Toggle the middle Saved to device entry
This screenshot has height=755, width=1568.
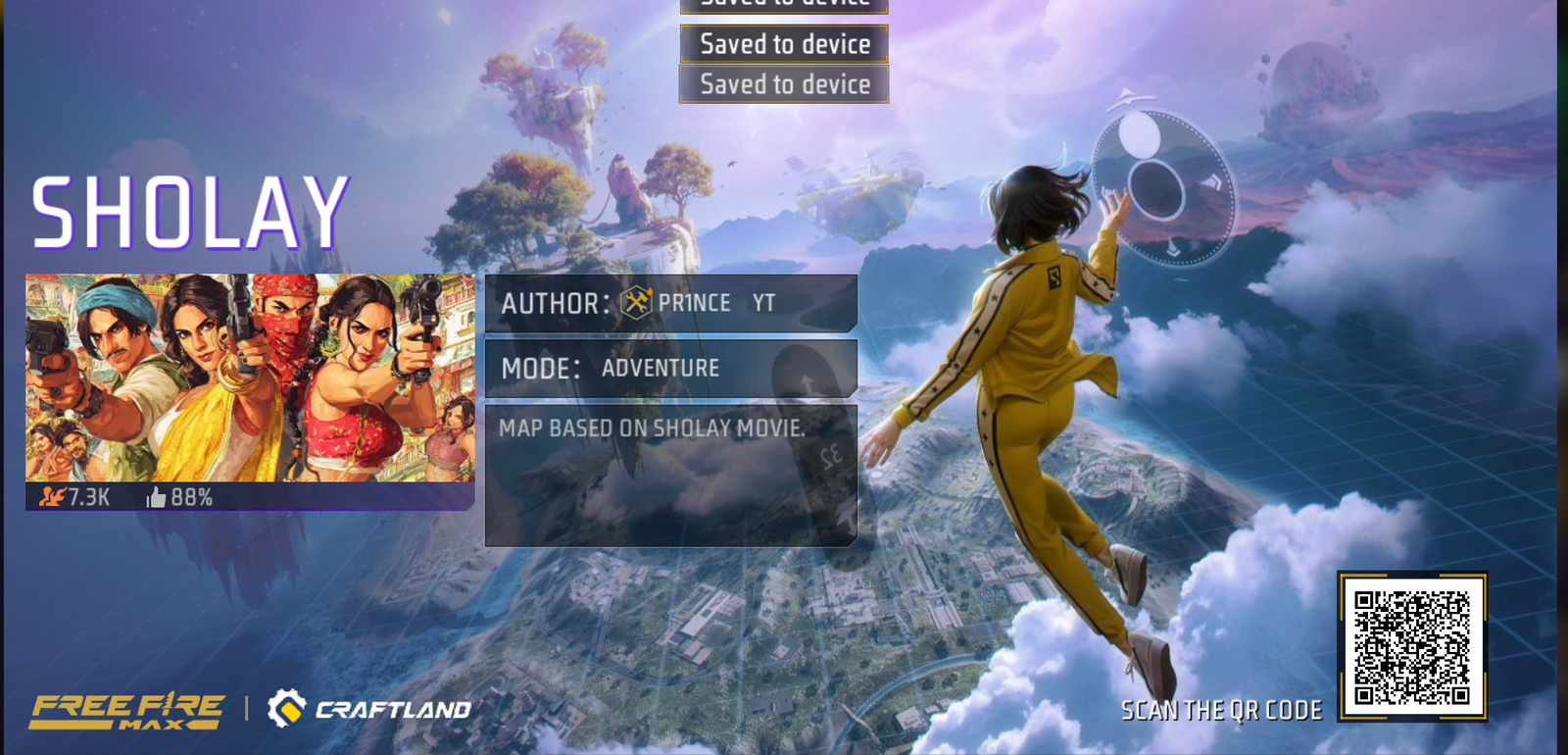pyautogui.click(x=782, y=44)
